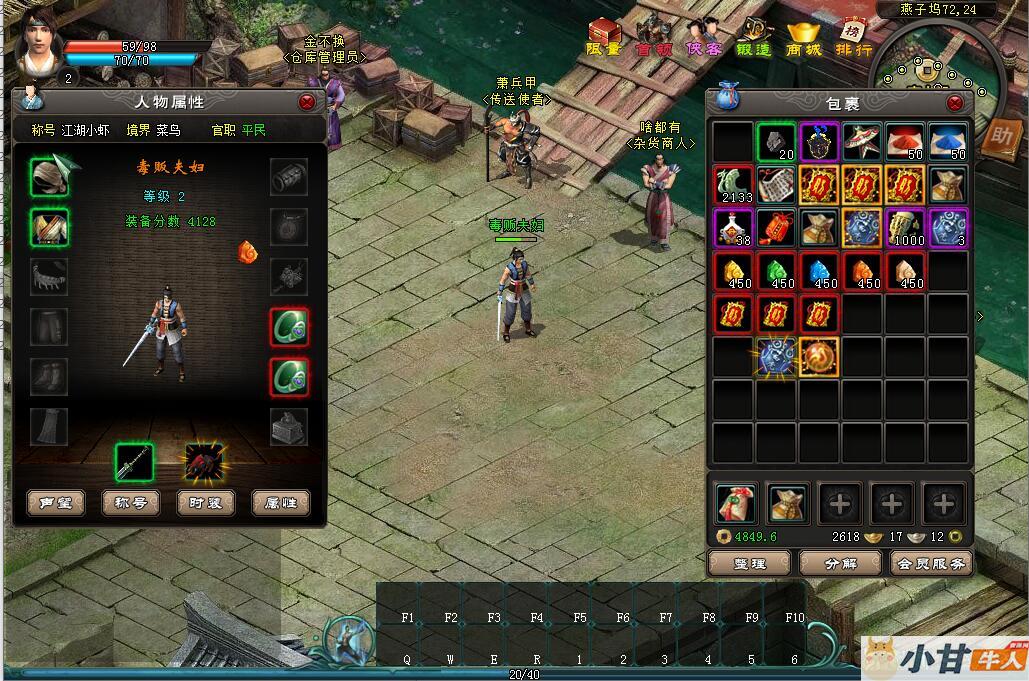The height and width of the screenshot is (681, 1029).
Task: Open the 侠客 companions menu
Action: click(x=704, y=38)
